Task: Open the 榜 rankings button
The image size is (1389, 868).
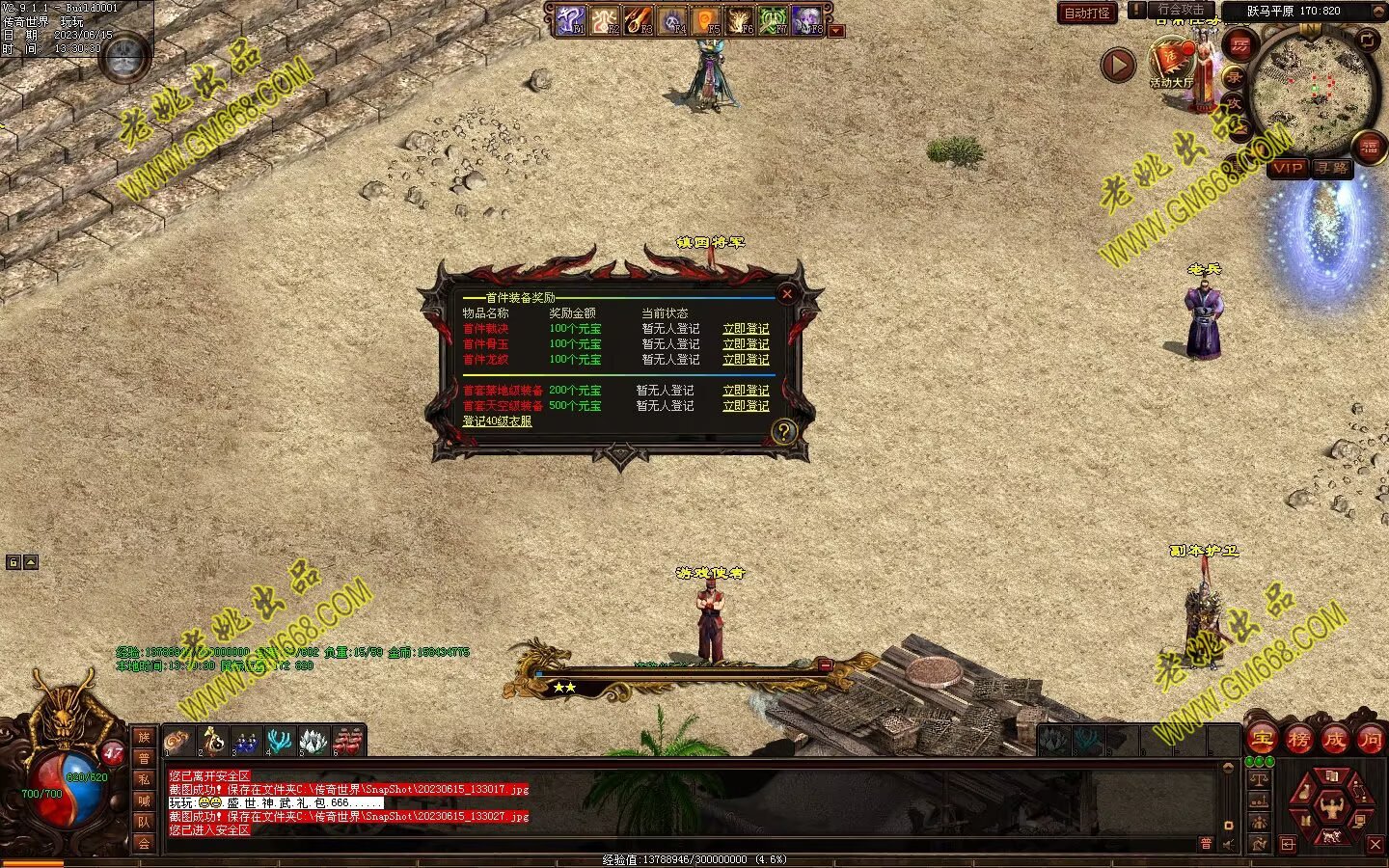Action: point(1298,740)
